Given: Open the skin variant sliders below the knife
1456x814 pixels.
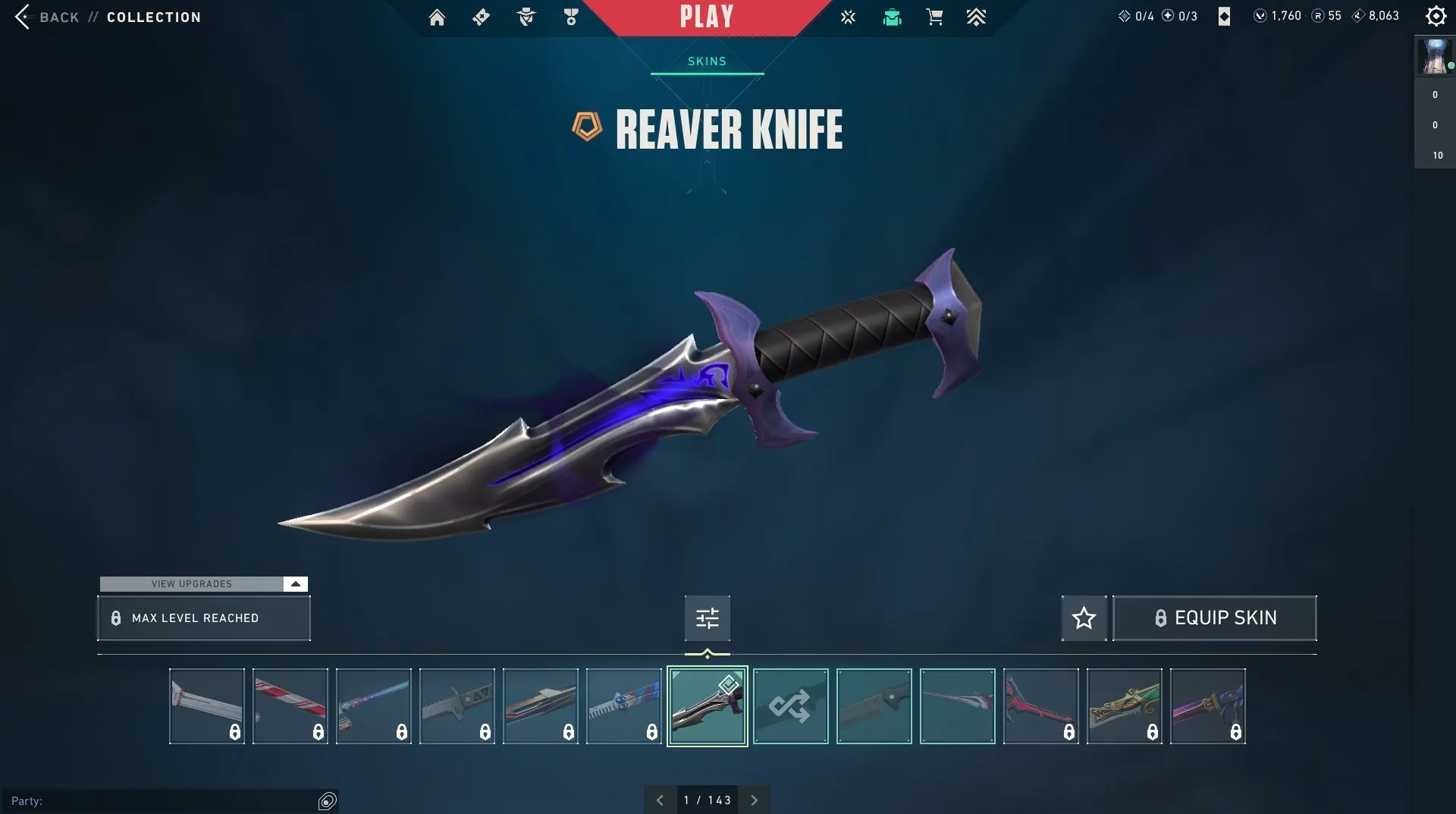Looking at the screenshot, I should pos(707,618).
